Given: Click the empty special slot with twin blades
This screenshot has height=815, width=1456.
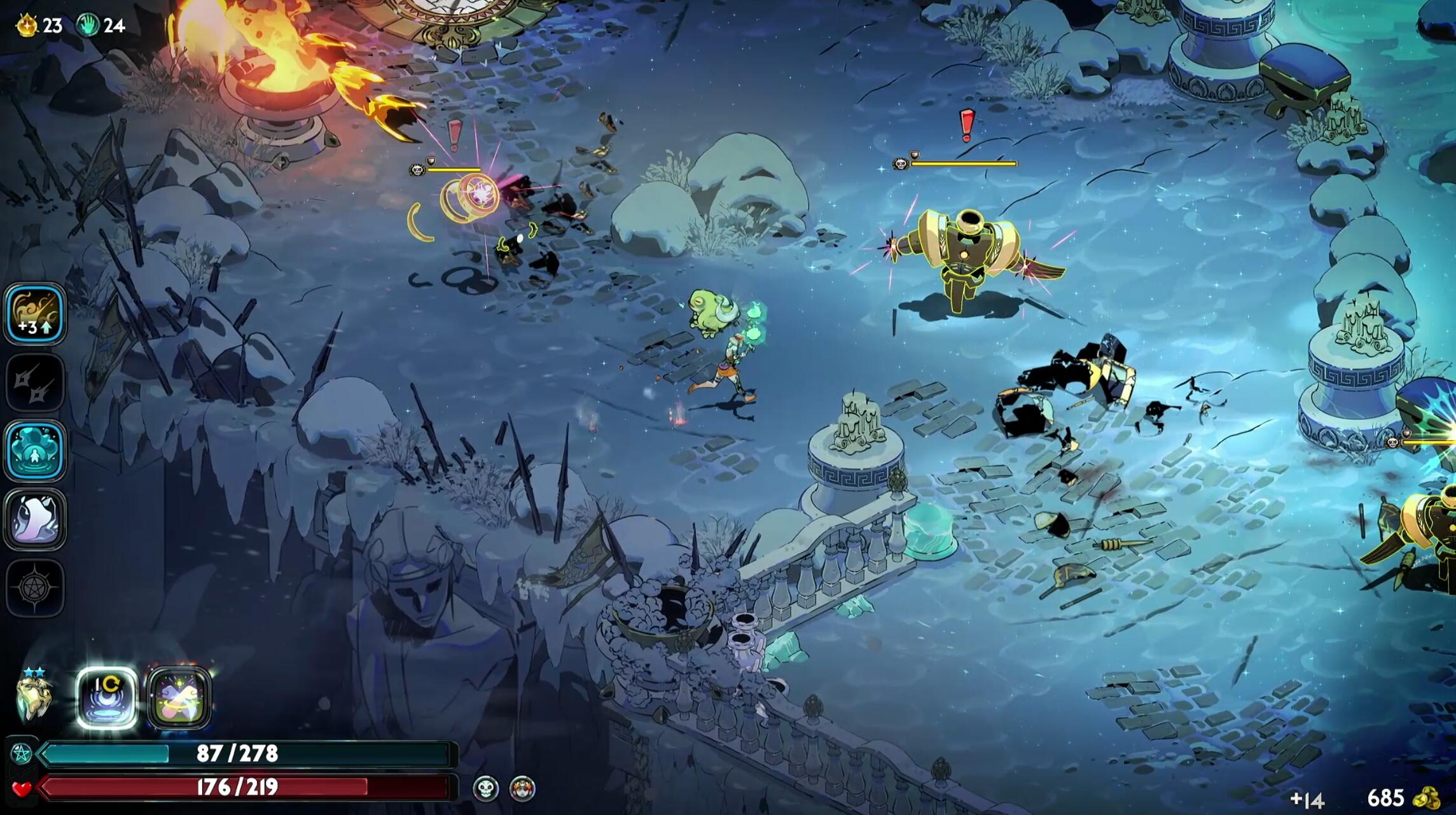Looking at the screenshot, I should (36, 383).
